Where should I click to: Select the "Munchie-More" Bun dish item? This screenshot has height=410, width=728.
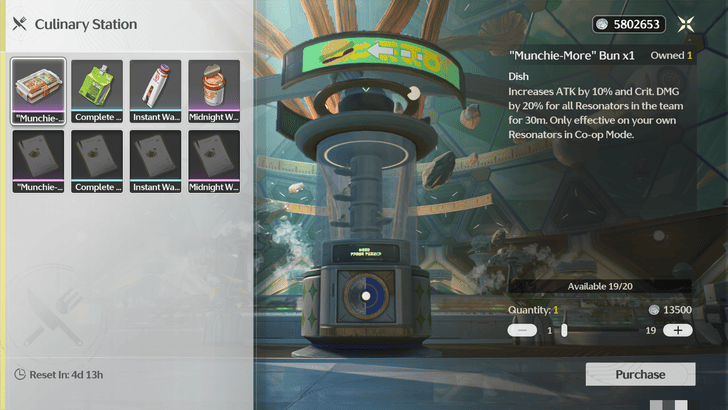(x=38, y=90)
